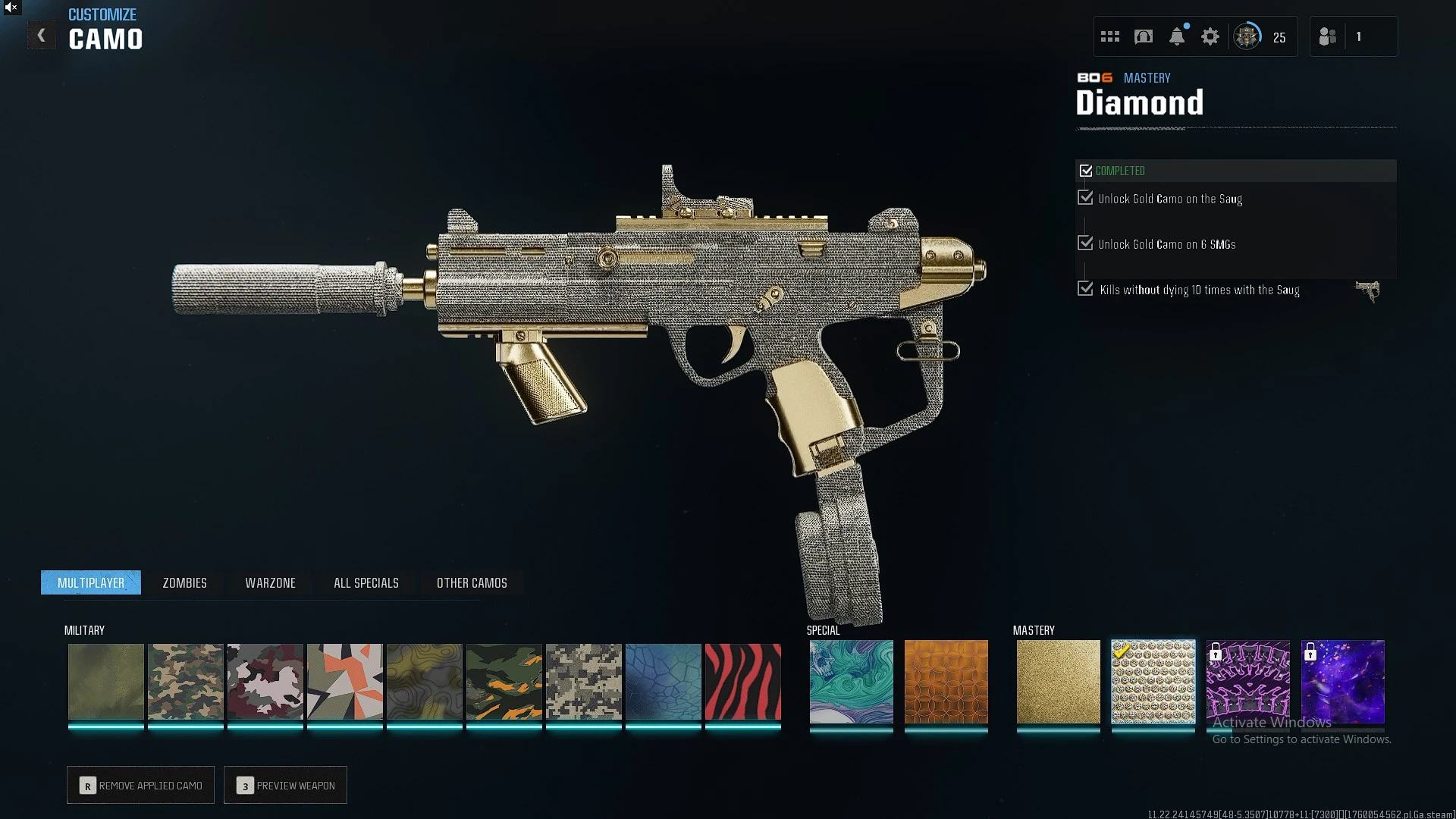
Task: Open the notifications bell
Action: 1176,37
